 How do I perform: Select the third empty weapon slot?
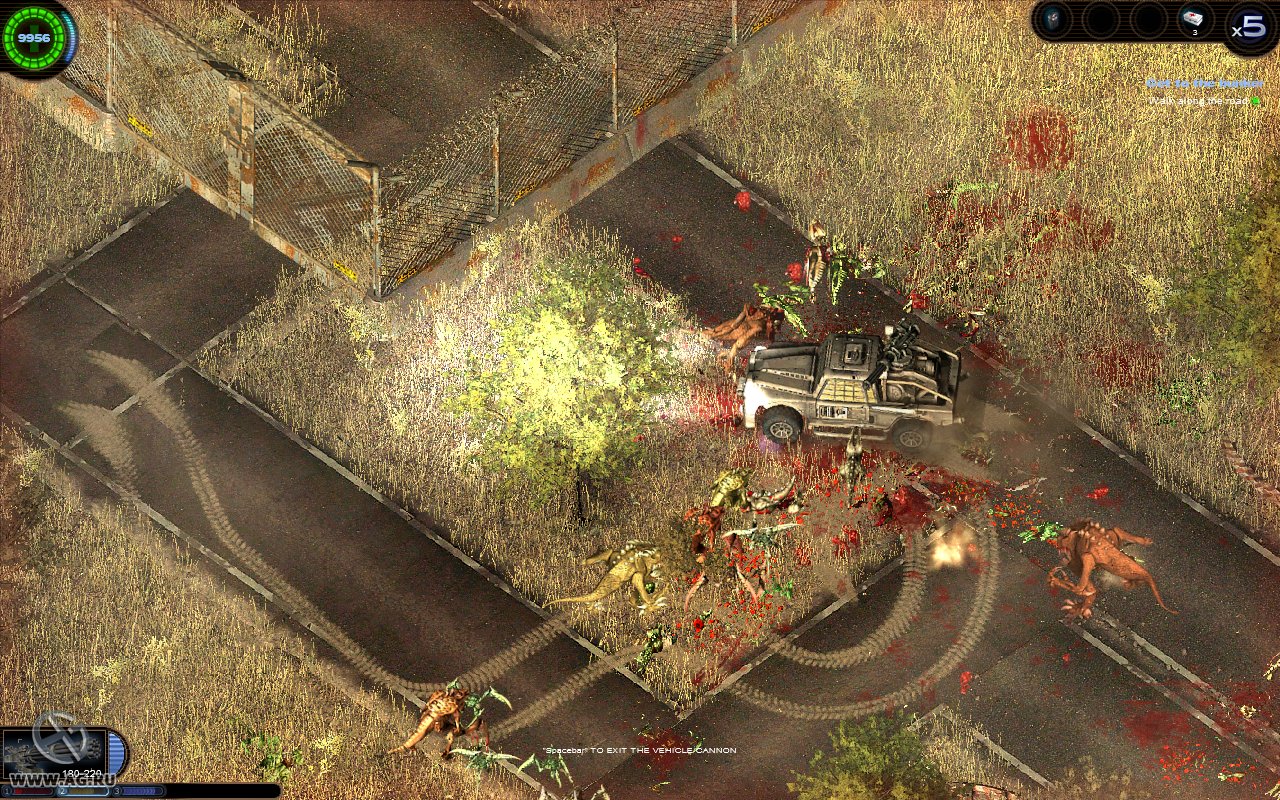1149,19
